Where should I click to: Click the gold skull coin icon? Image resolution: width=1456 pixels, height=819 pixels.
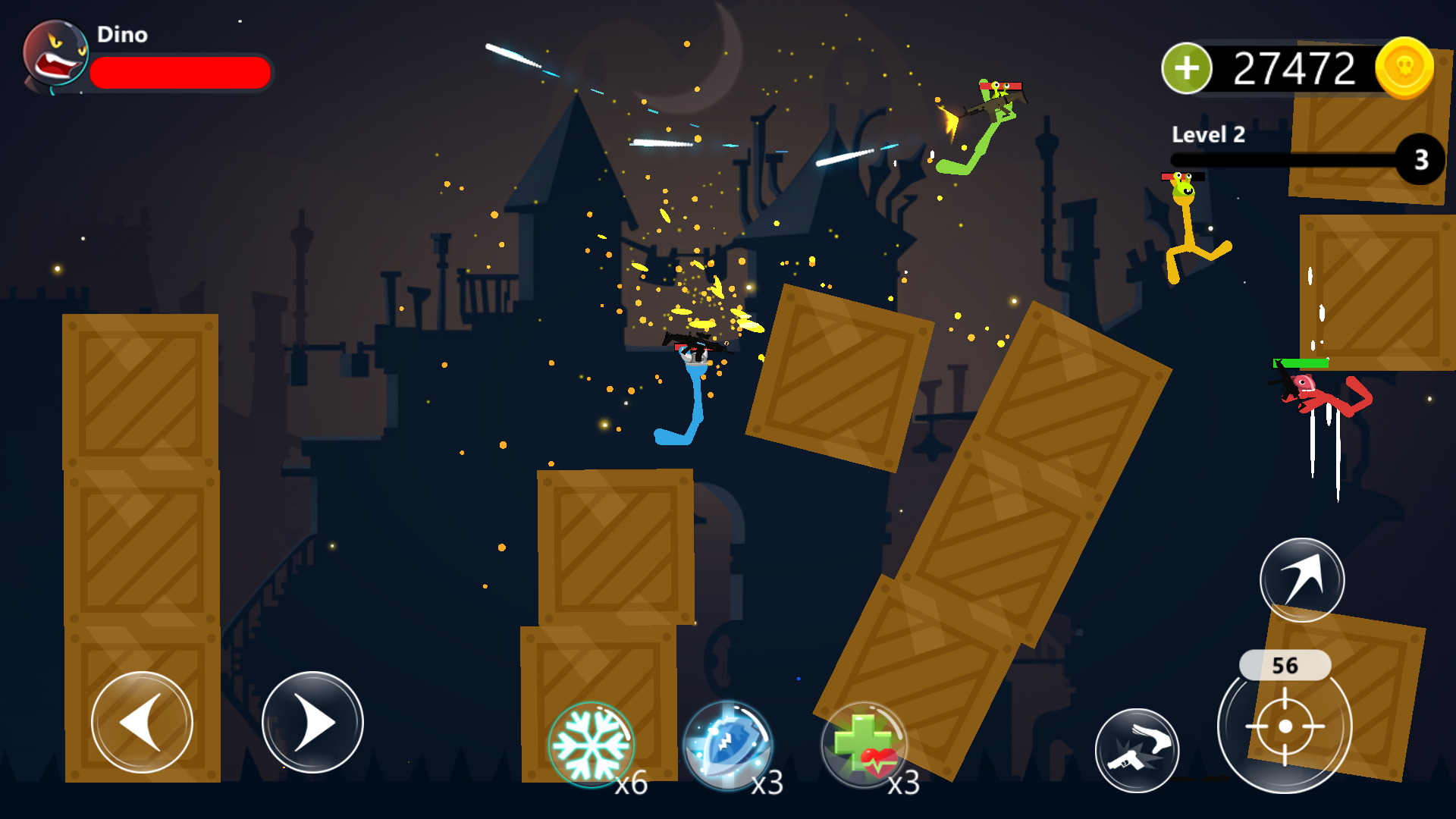click(x=1402, y=68)
